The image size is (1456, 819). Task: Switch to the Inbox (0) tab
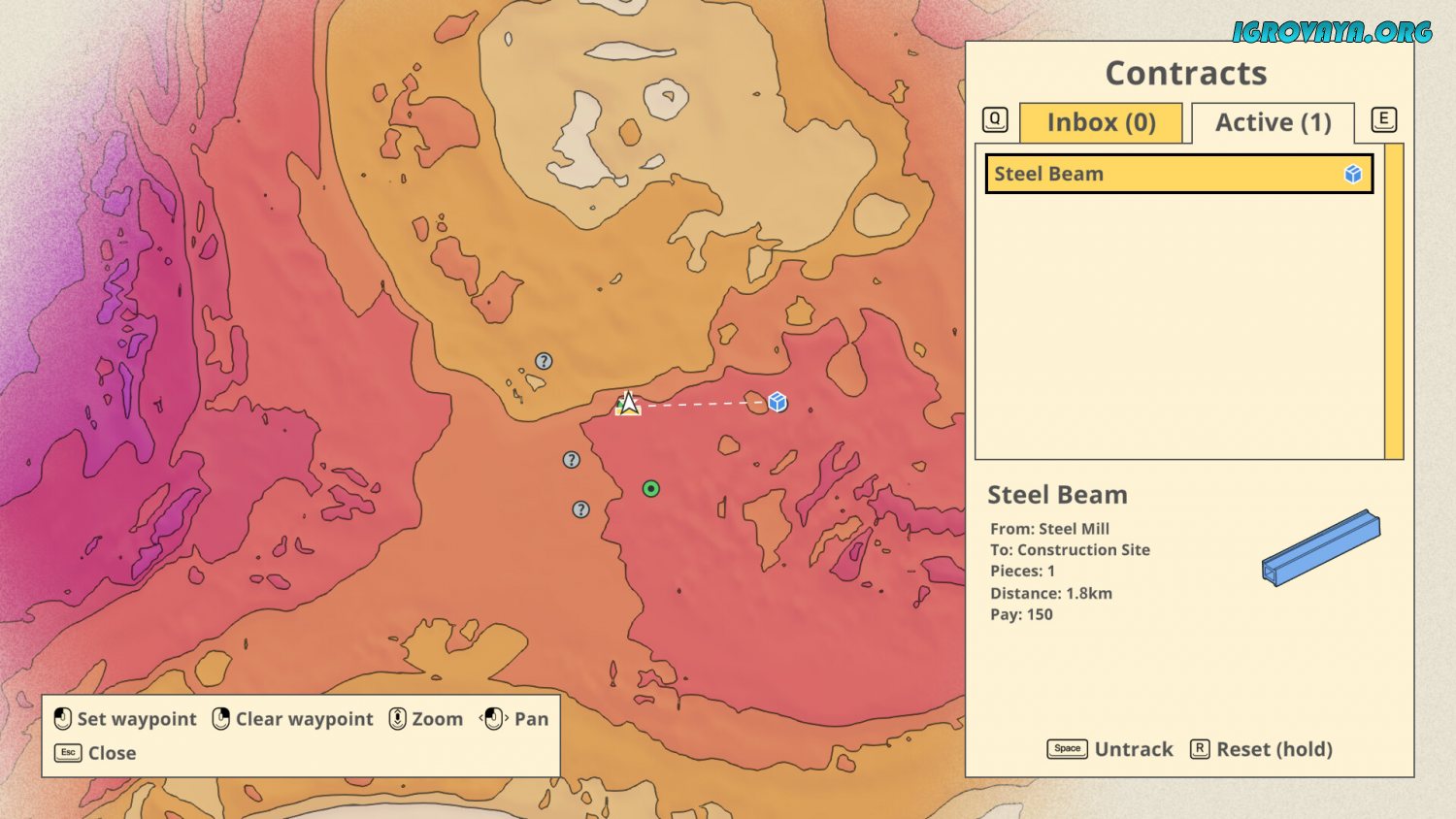click(1101, 123)
